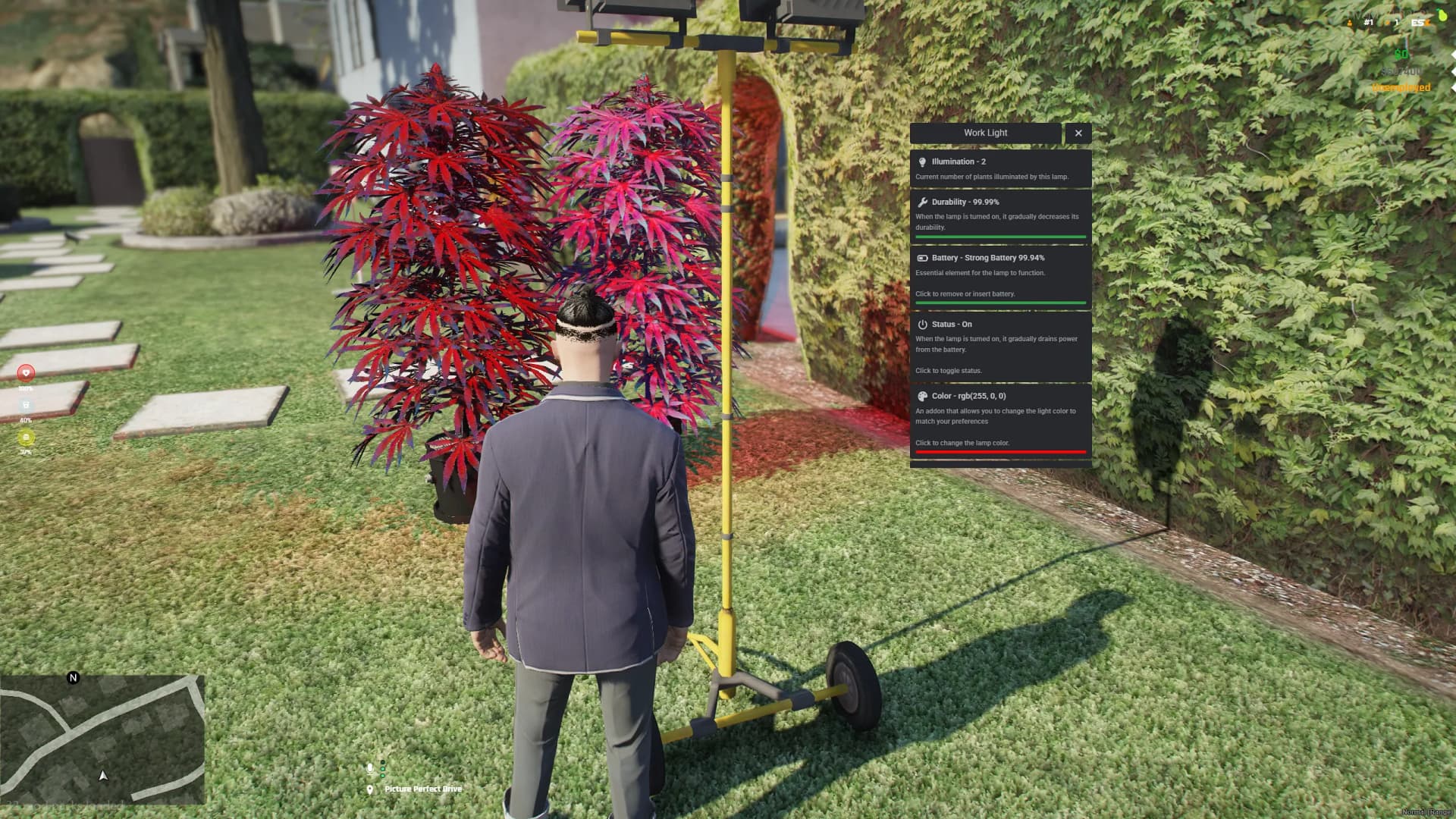This screenshot has width=1456, height=819.
Task: Click the red lamp color bar
Action: coord(999,450)
